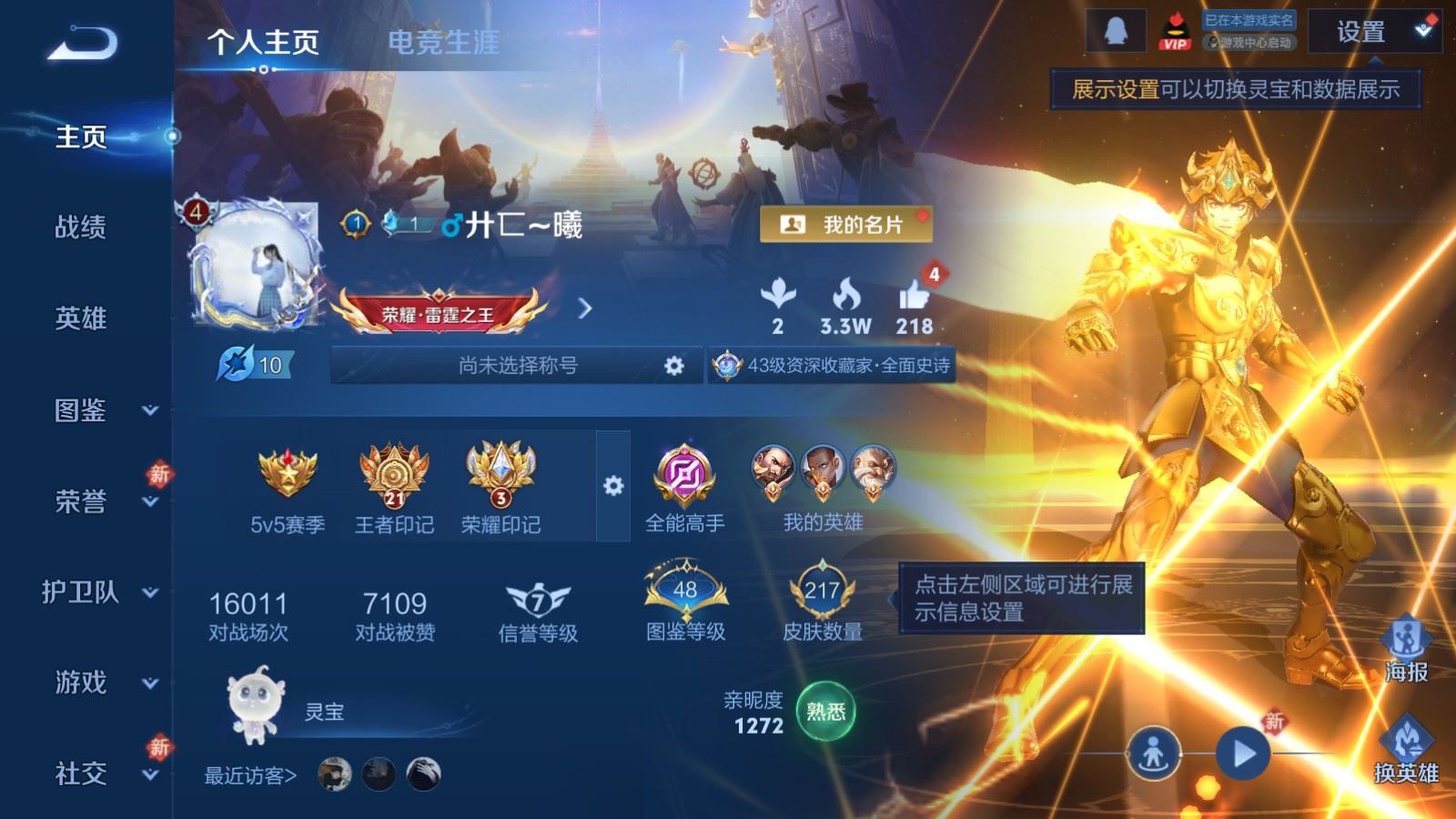
Task: View the 荣耀·雷霆之王 rank badge
Action: pyautogui.click(x=439, y=314)
